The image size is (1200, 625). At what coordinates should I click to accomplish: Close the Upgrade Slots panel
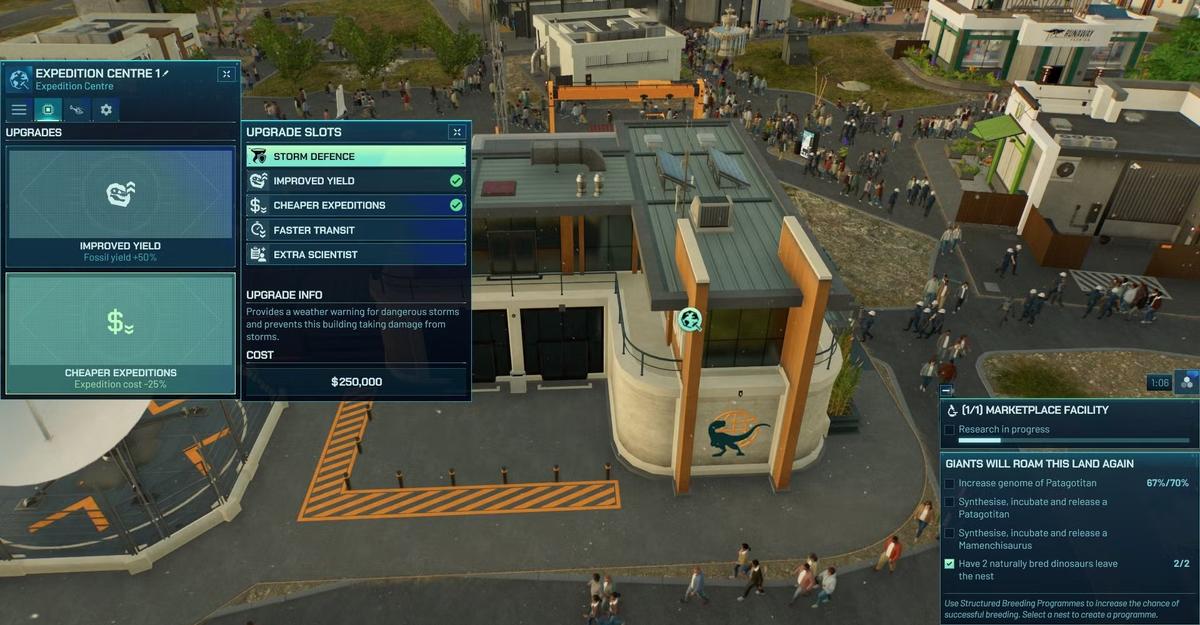click(x=457, y=132)
